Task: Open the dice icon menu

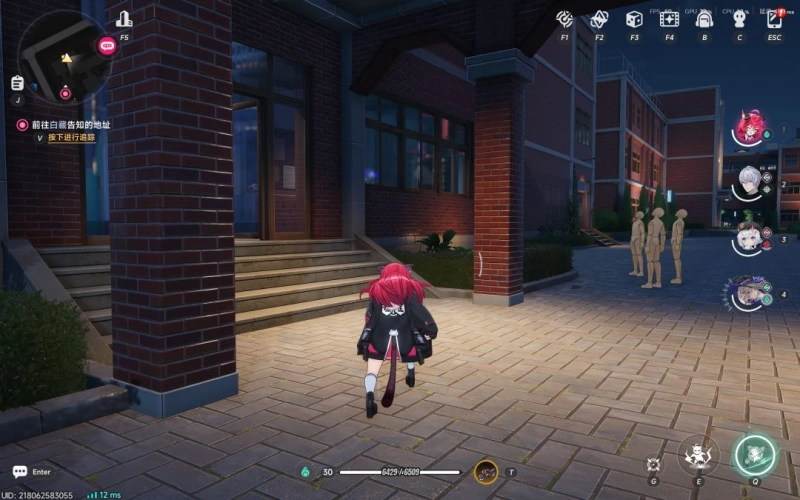Action: point(634,19)
